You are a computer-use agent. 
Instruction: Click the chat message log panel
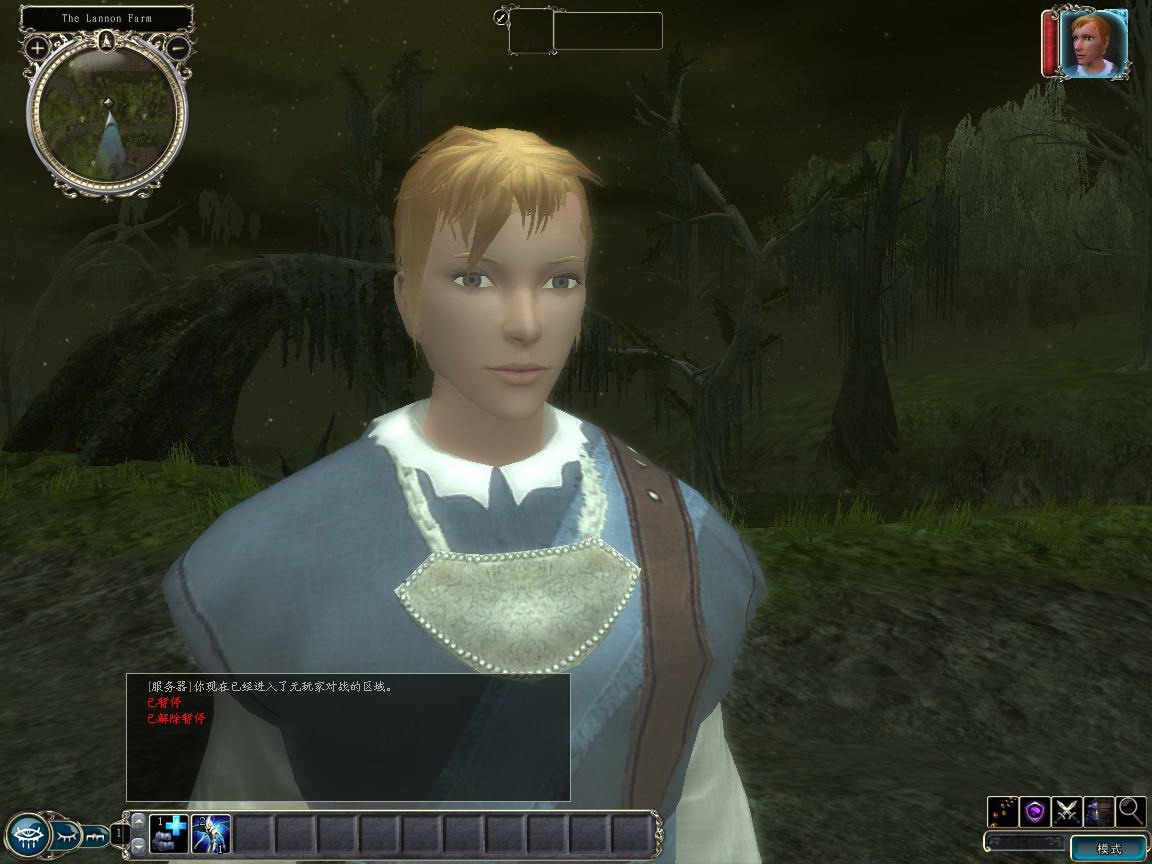348,737
